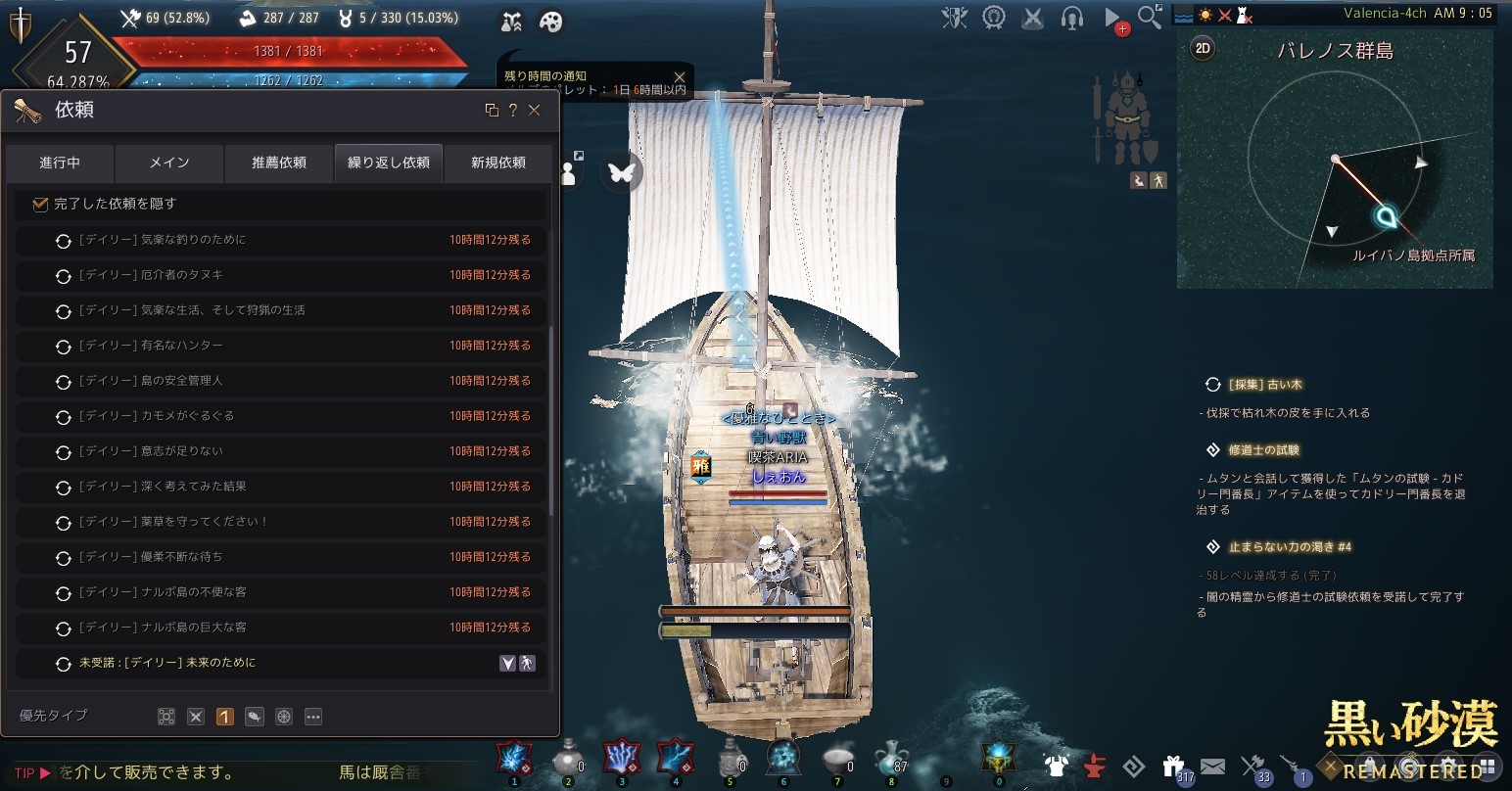
Task: Open the daily quest カモメがぐるぐる
Action: coord(157,416)
